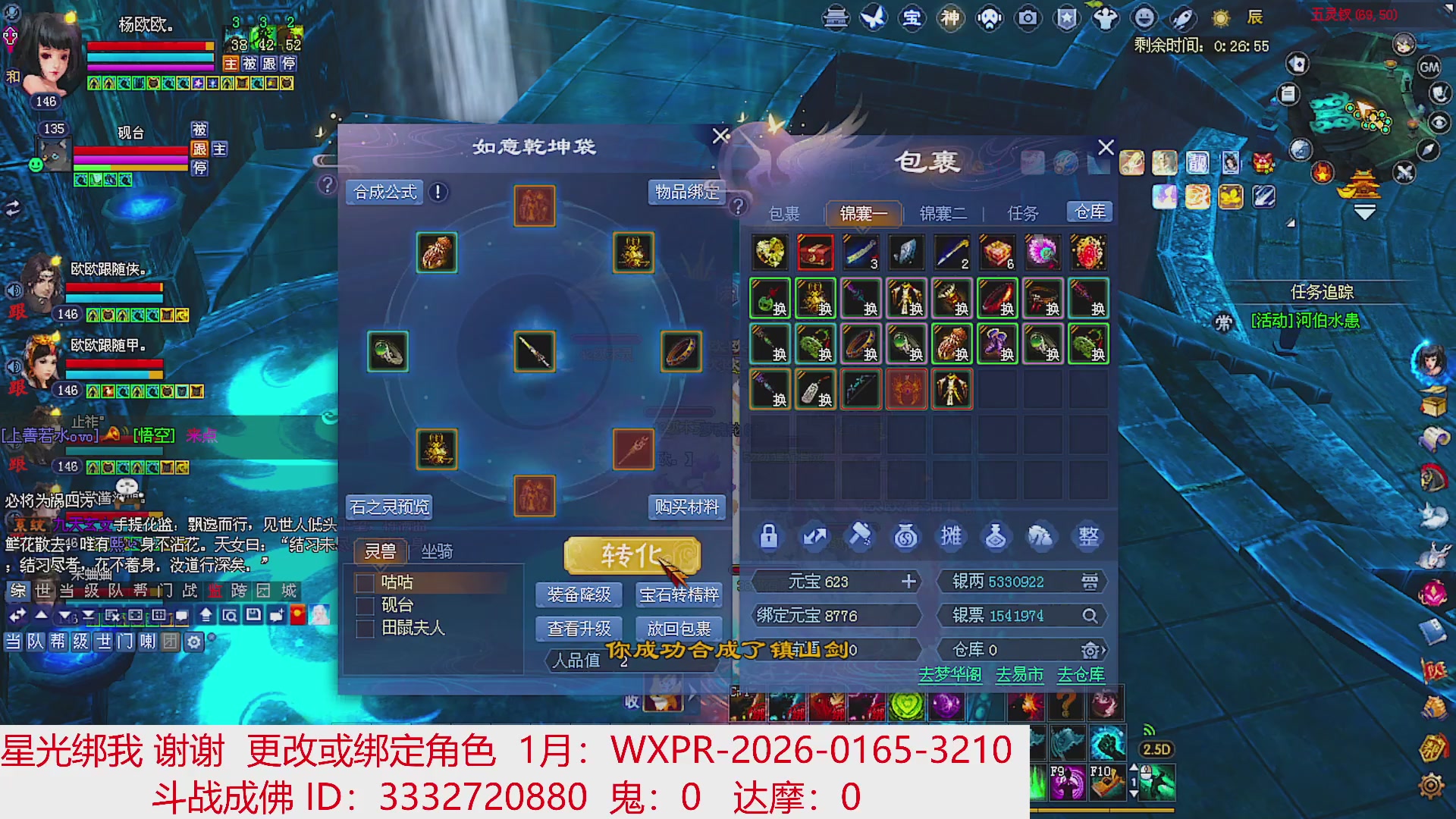Enable the 砚台 checkbox

tap(364, 606)
